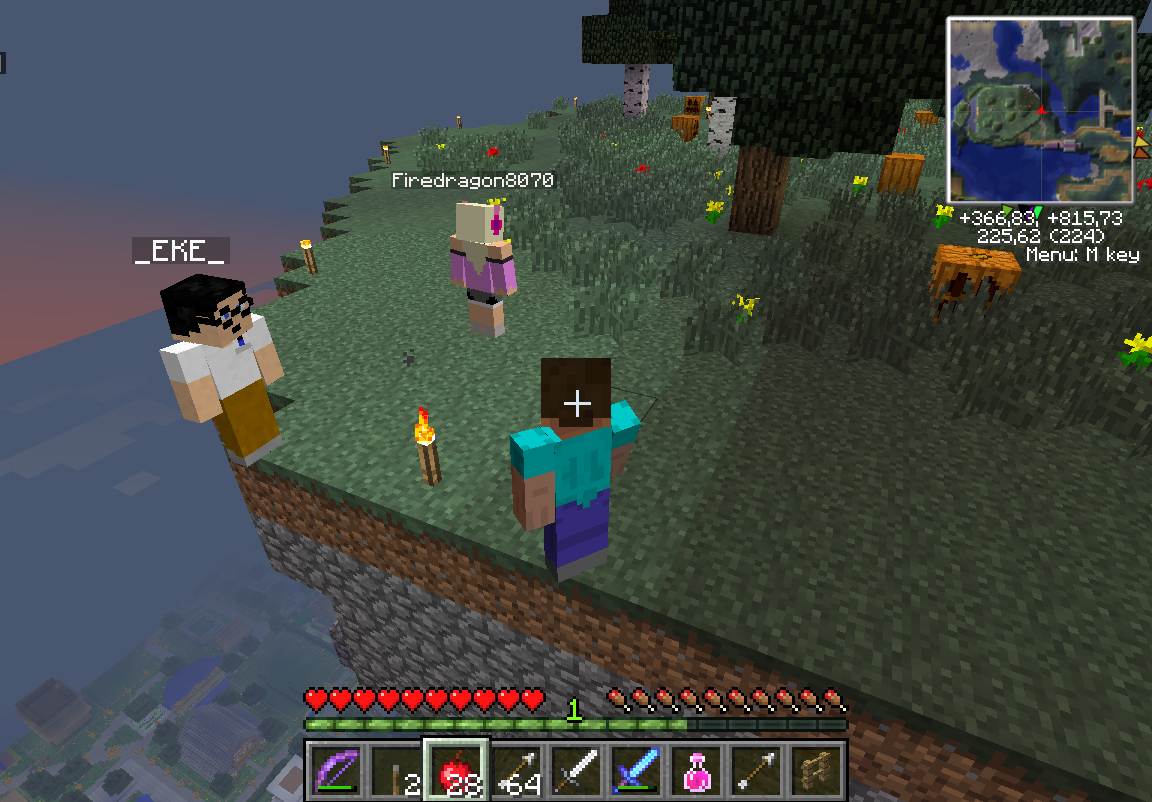Choose the red apple stack of 28
Viewport: 1152px width, 802px height.
tap(456, 771)
